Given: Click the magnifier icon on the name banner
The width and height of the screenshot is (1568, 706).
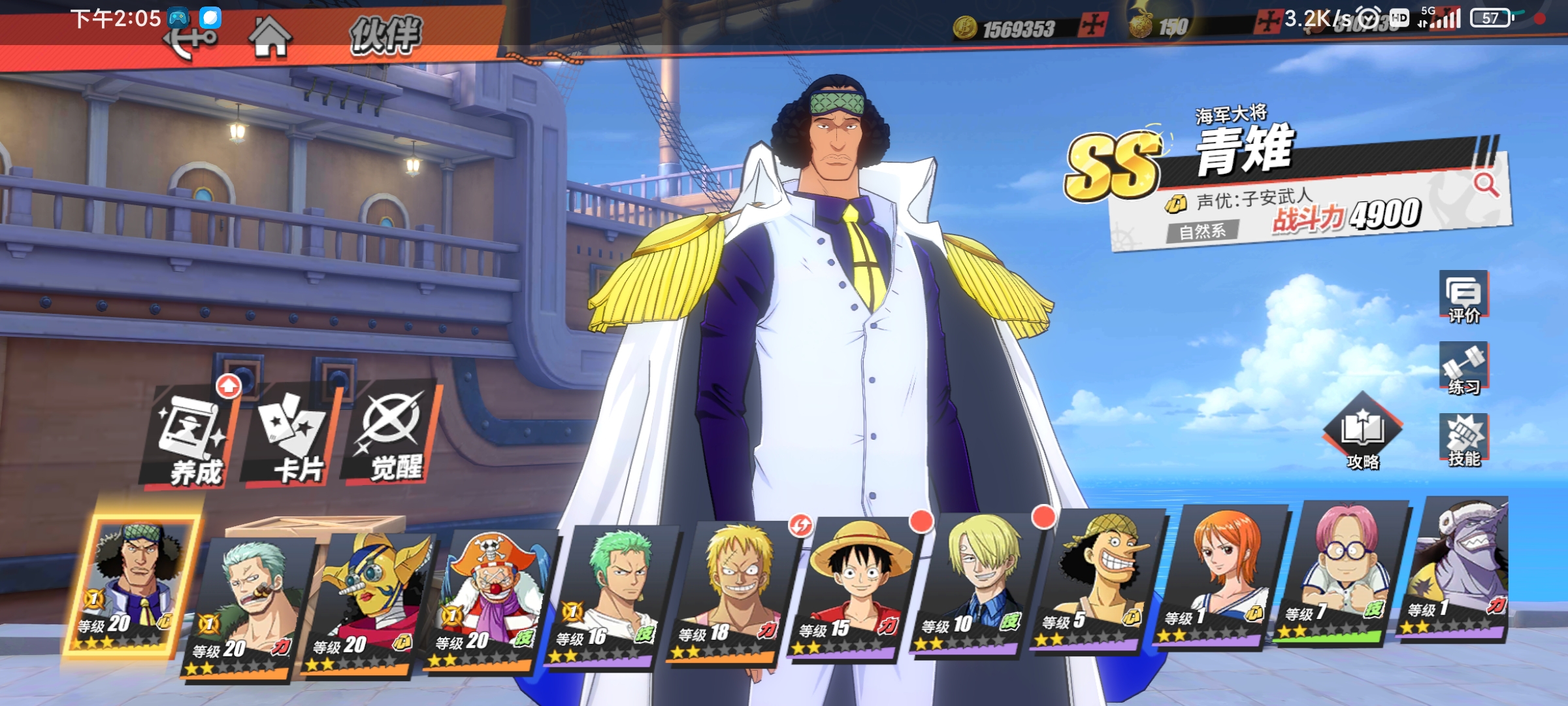Looking at the screenshot, I should [1486, 185].
